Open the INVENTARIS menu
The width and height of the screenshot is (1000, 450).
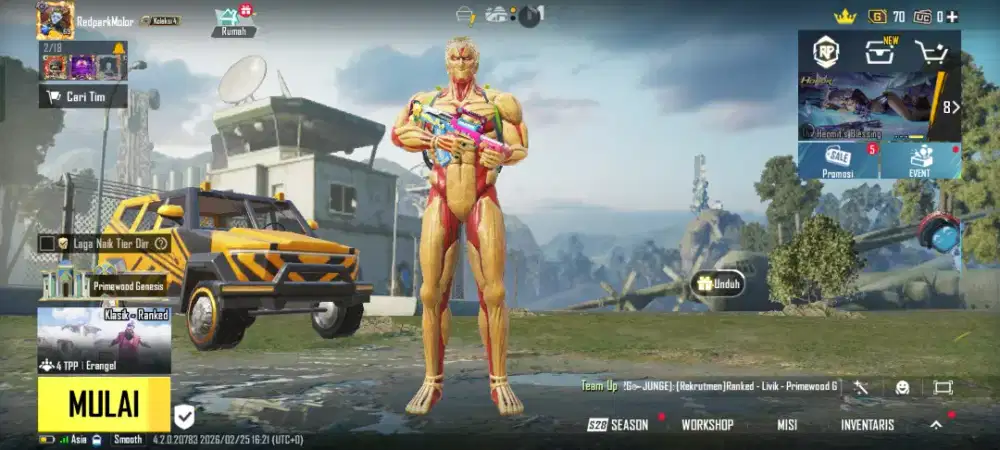click(867, 425)
